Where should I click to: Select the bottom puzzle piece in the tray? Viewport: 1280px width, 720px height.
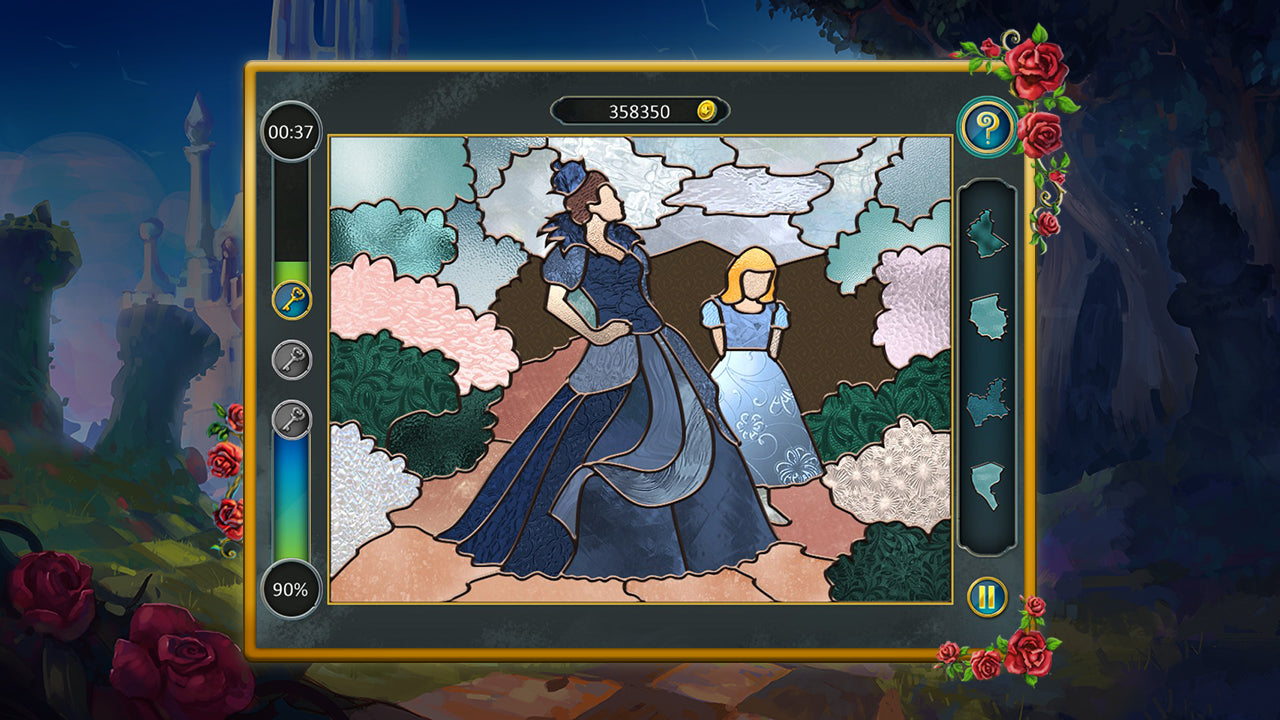tap(986, 480)
